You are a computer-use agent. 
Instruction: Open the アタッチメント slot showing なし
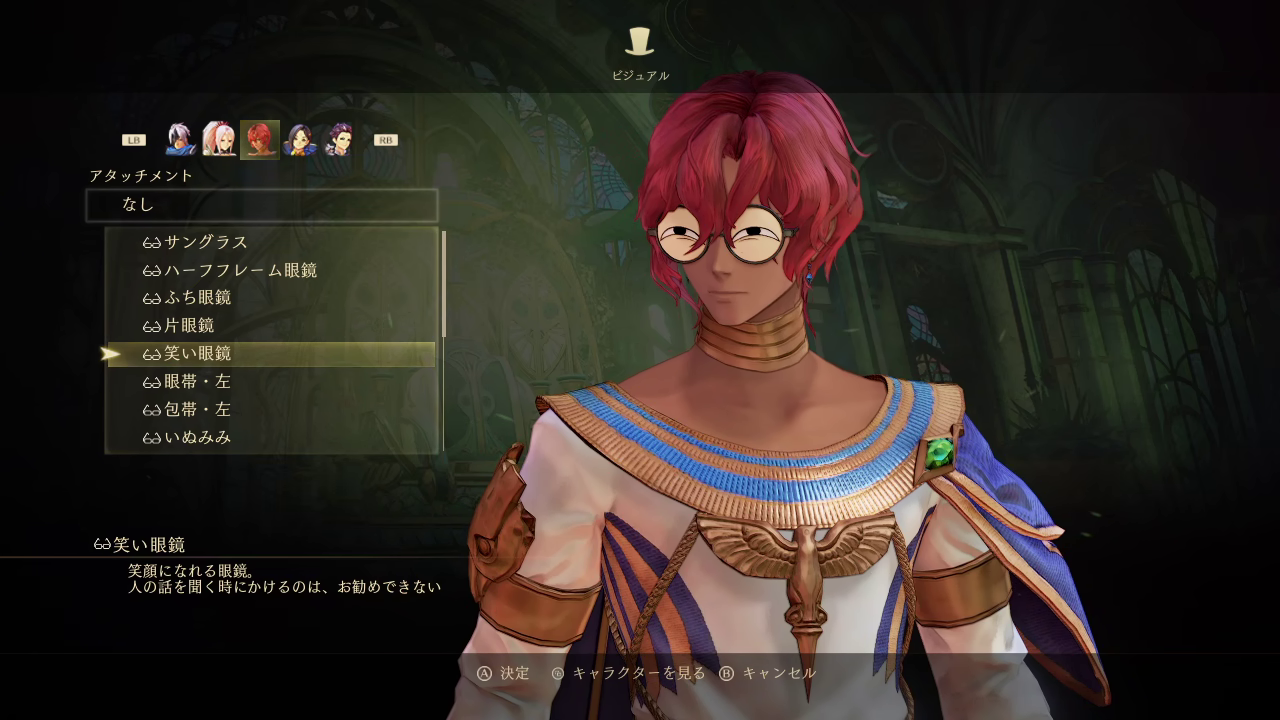(x=262, y=205)
